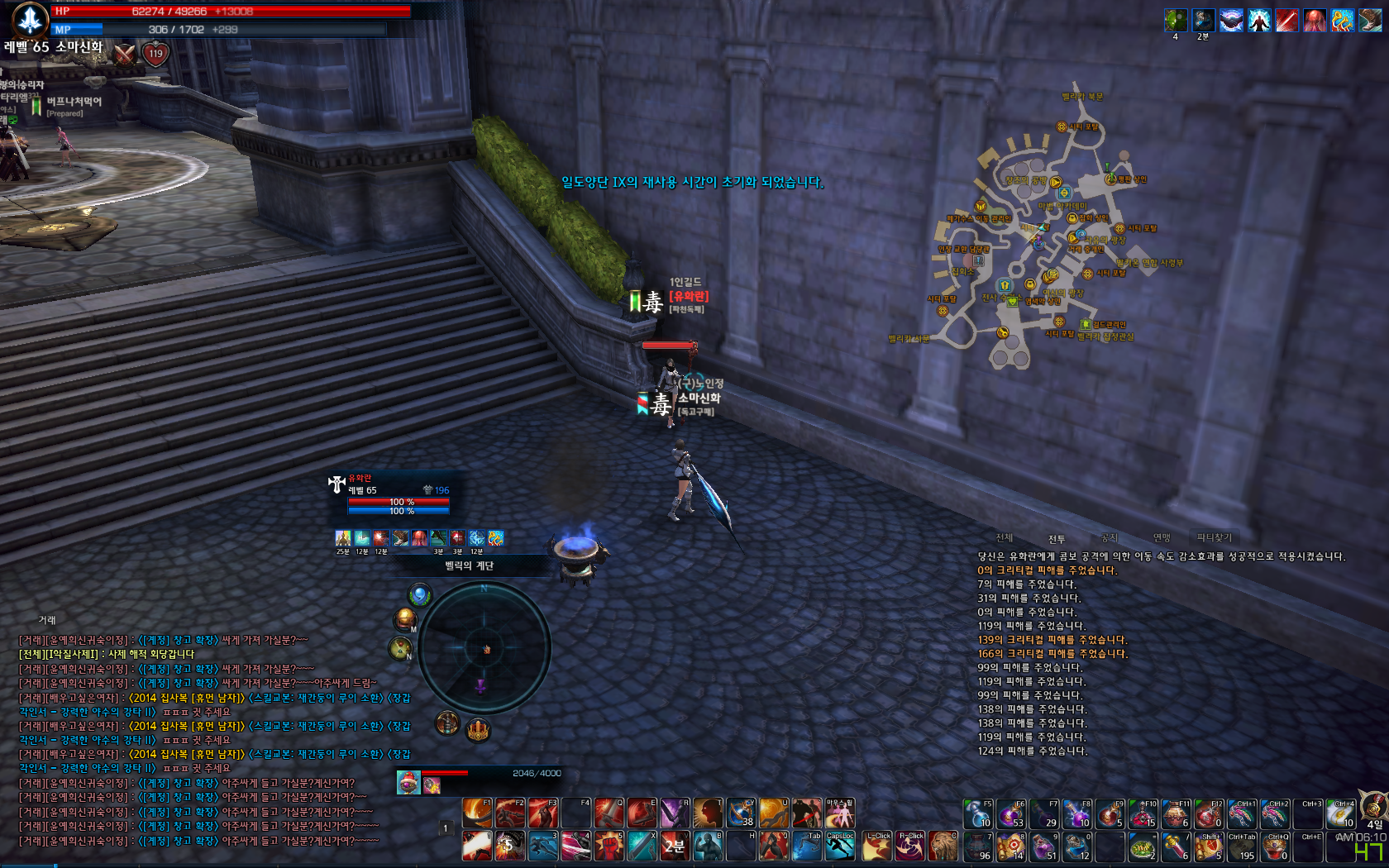The height and width of the screenshot is (868, 1389).
Task: Select the Ctrl+Tab item with count 195
Action: click(1242, 847)
